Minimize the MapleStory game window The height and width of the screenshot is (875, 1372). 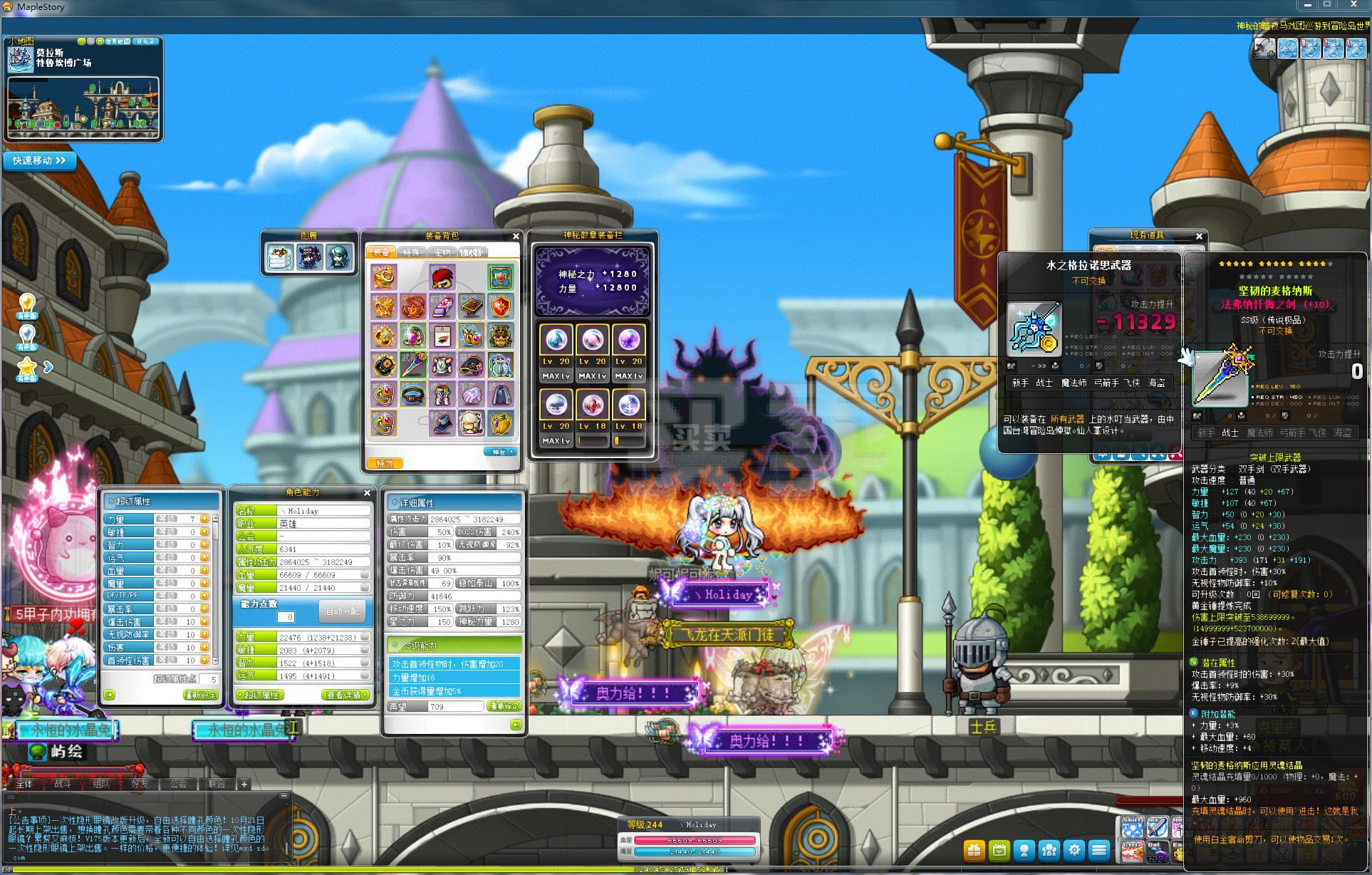point(1307,5)
